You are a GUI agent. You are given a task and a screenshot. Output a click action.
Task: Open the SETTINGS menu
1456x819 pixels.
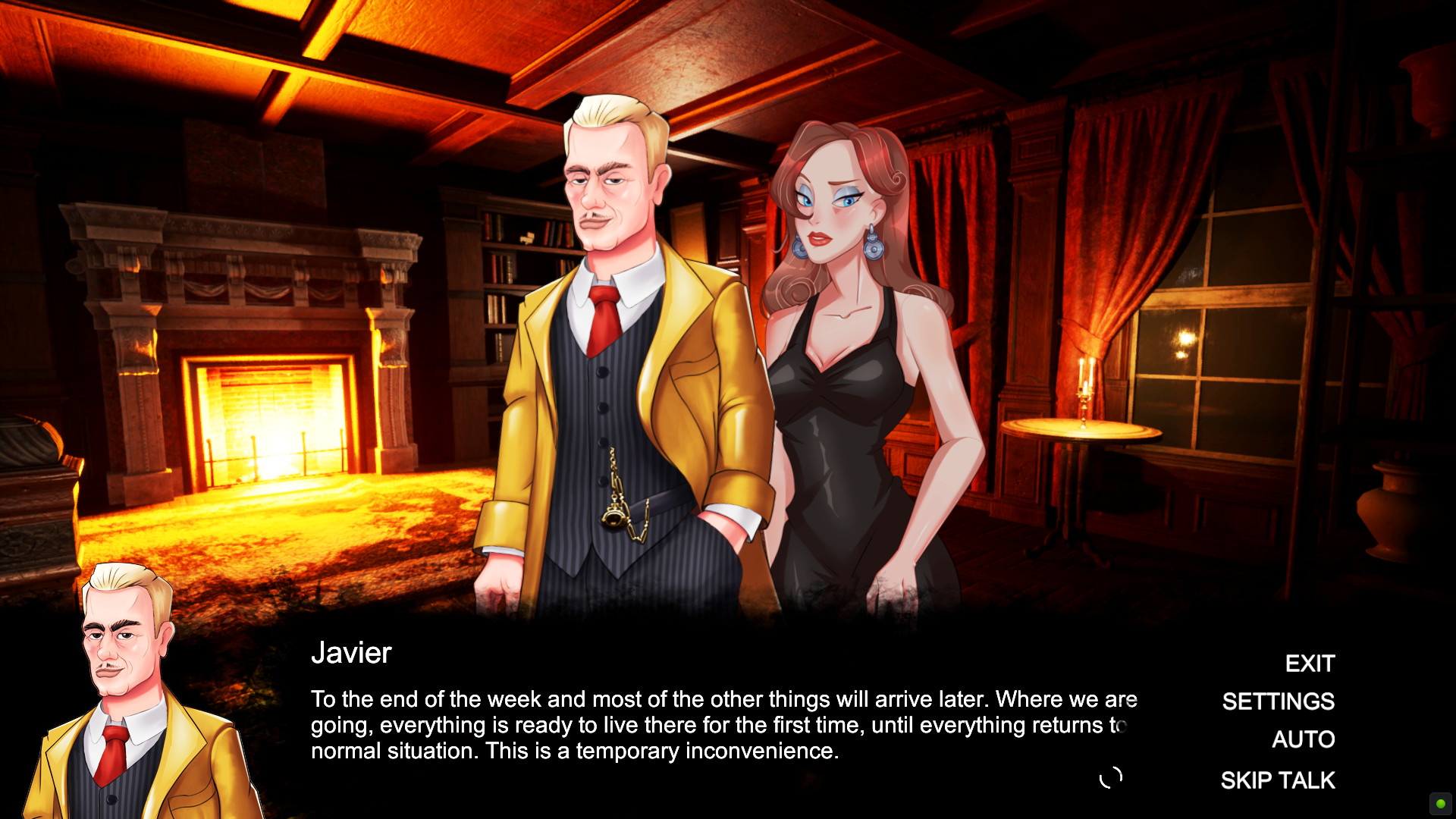1279,701
